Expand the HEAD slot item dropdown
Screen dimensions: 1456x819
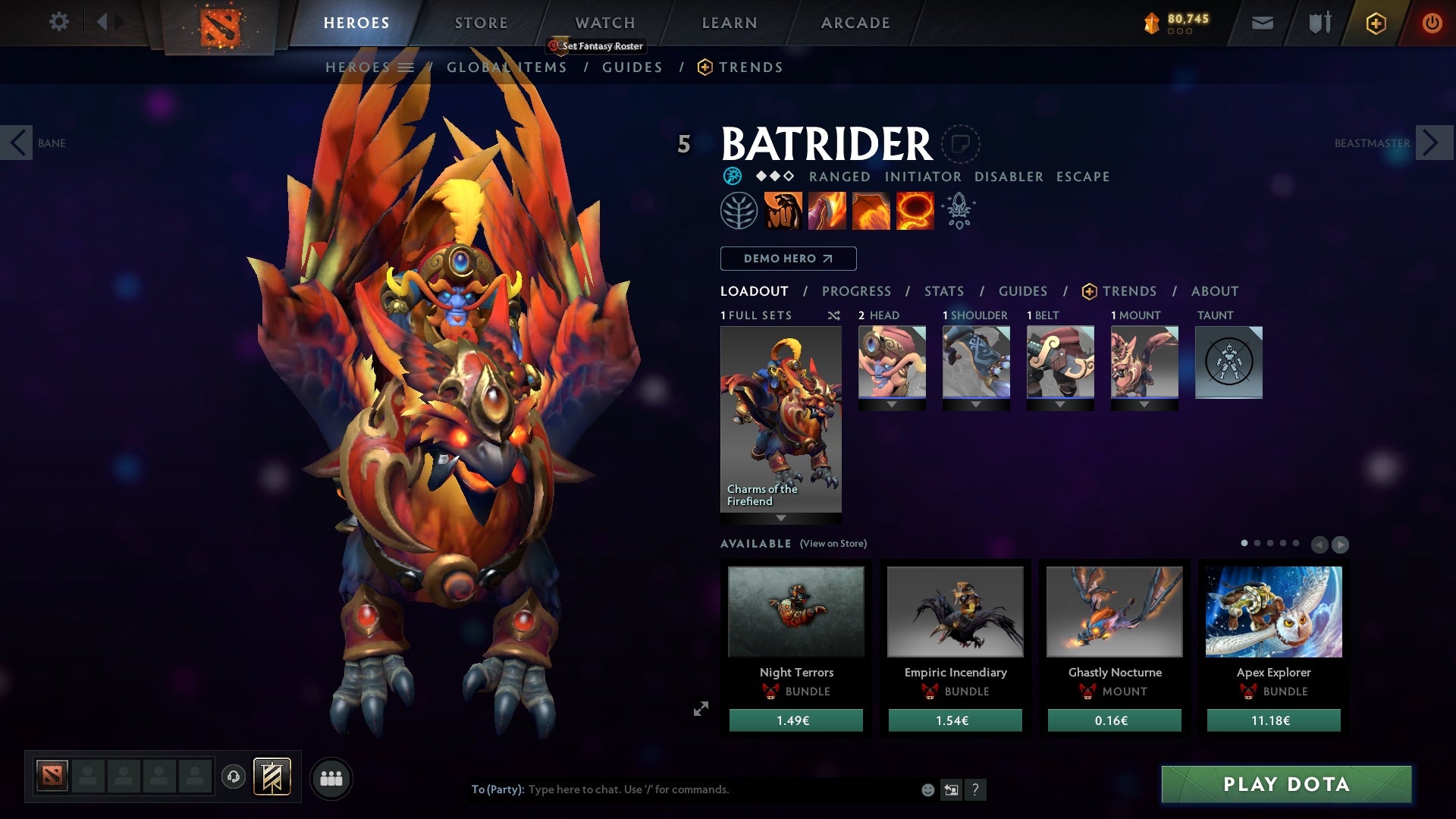pyautogui.click(x=892, y=404)
